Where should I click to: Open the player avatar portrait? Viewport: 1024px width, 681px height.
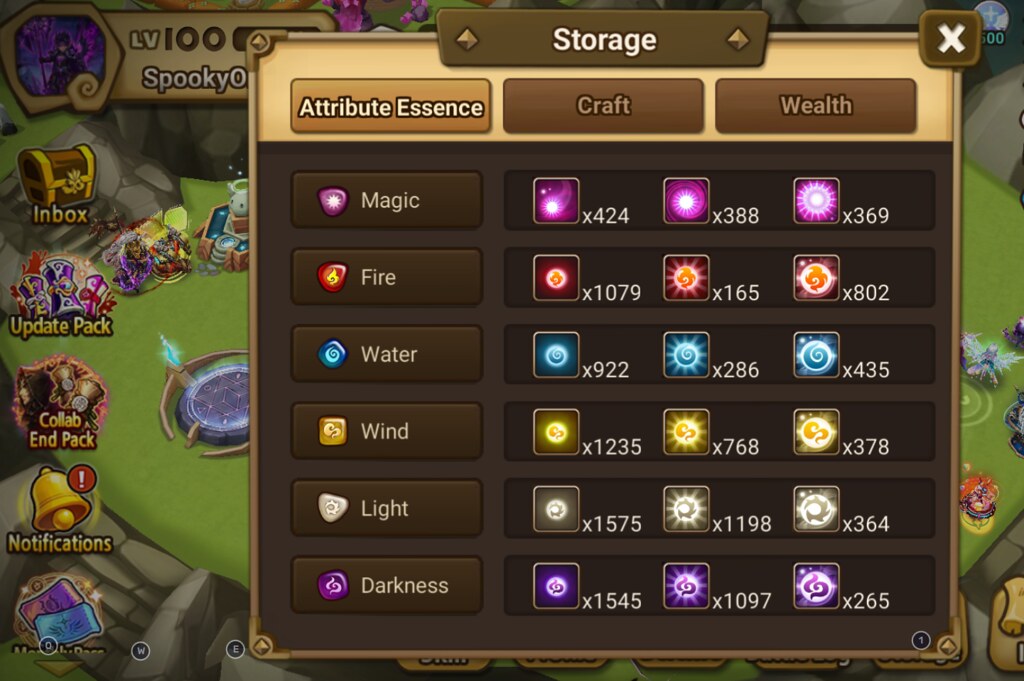point(60,55)
